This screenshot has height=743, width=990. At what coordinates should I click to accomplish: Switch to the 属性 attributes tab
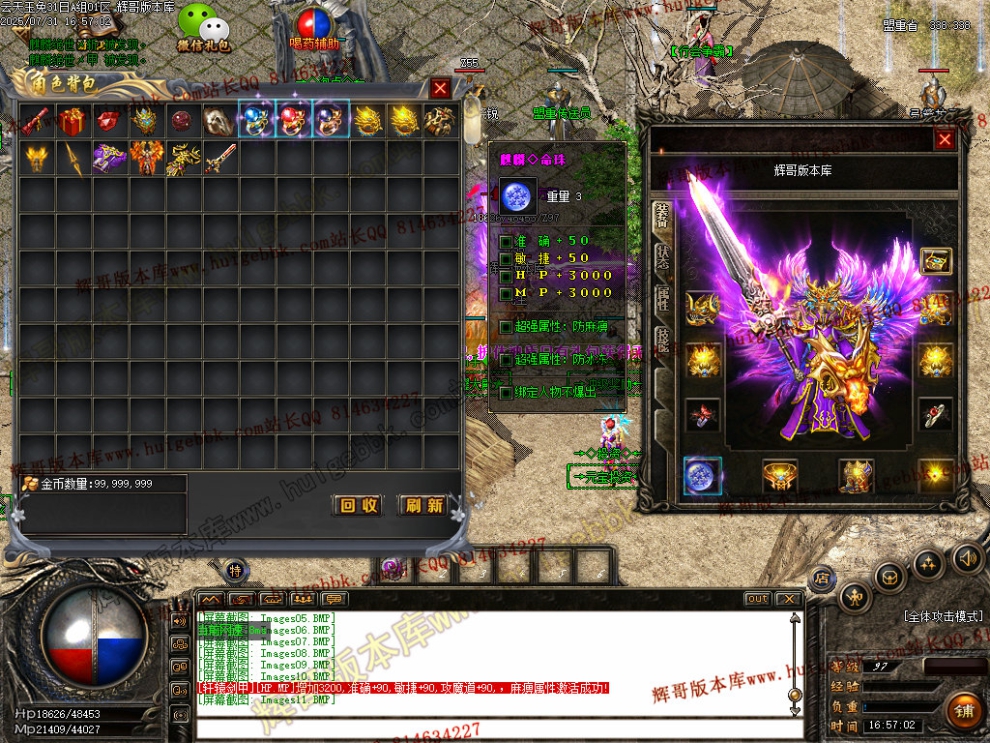(662, 298)
